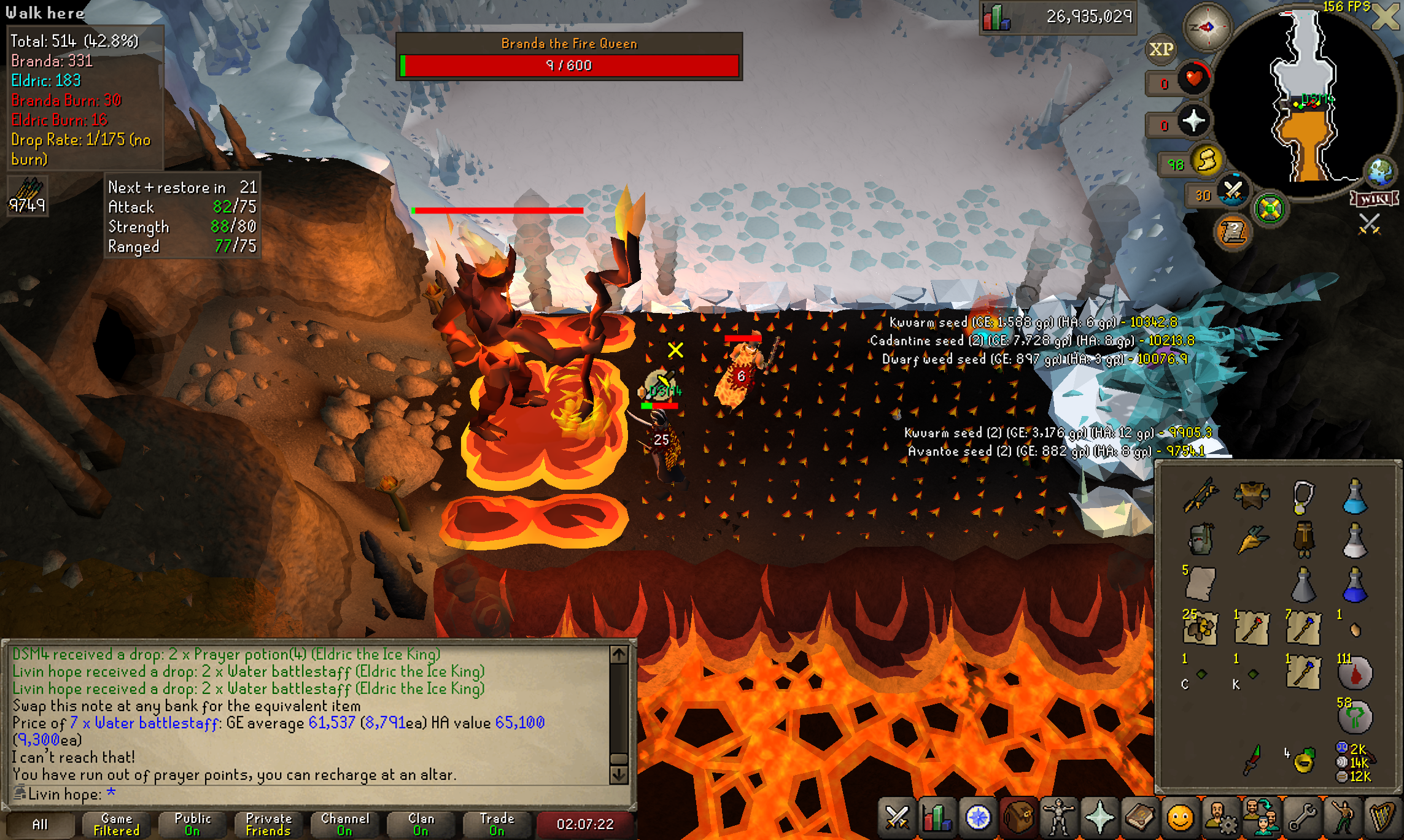The width and height of the screenshot is (1404, 840).
Task: Click the compass to face north
Action: 1207,27
